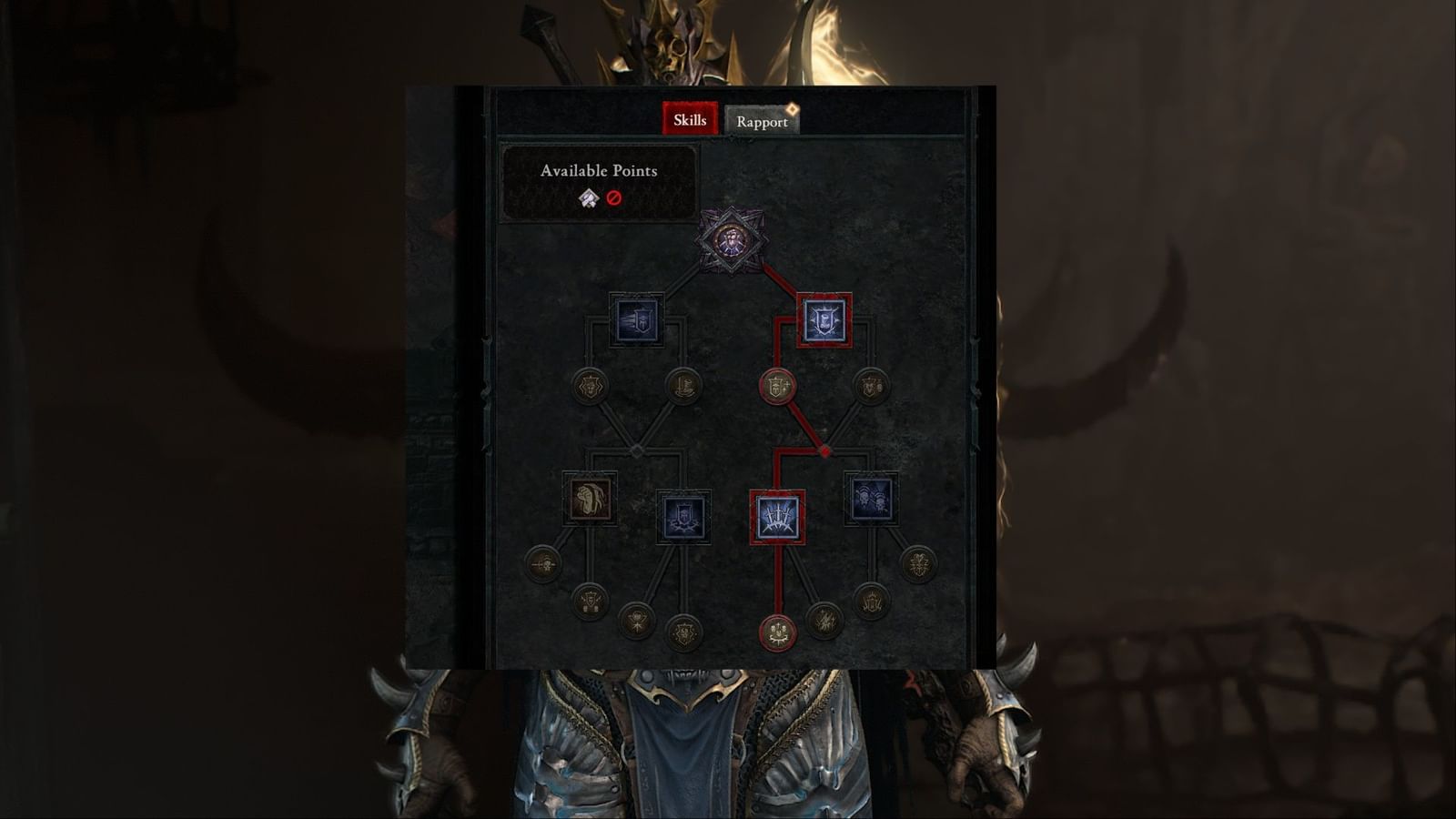The width and height of the screenshot is (1456, 819).
Task: Switch to the Rapport tab
Action: (x=763, y=121)
